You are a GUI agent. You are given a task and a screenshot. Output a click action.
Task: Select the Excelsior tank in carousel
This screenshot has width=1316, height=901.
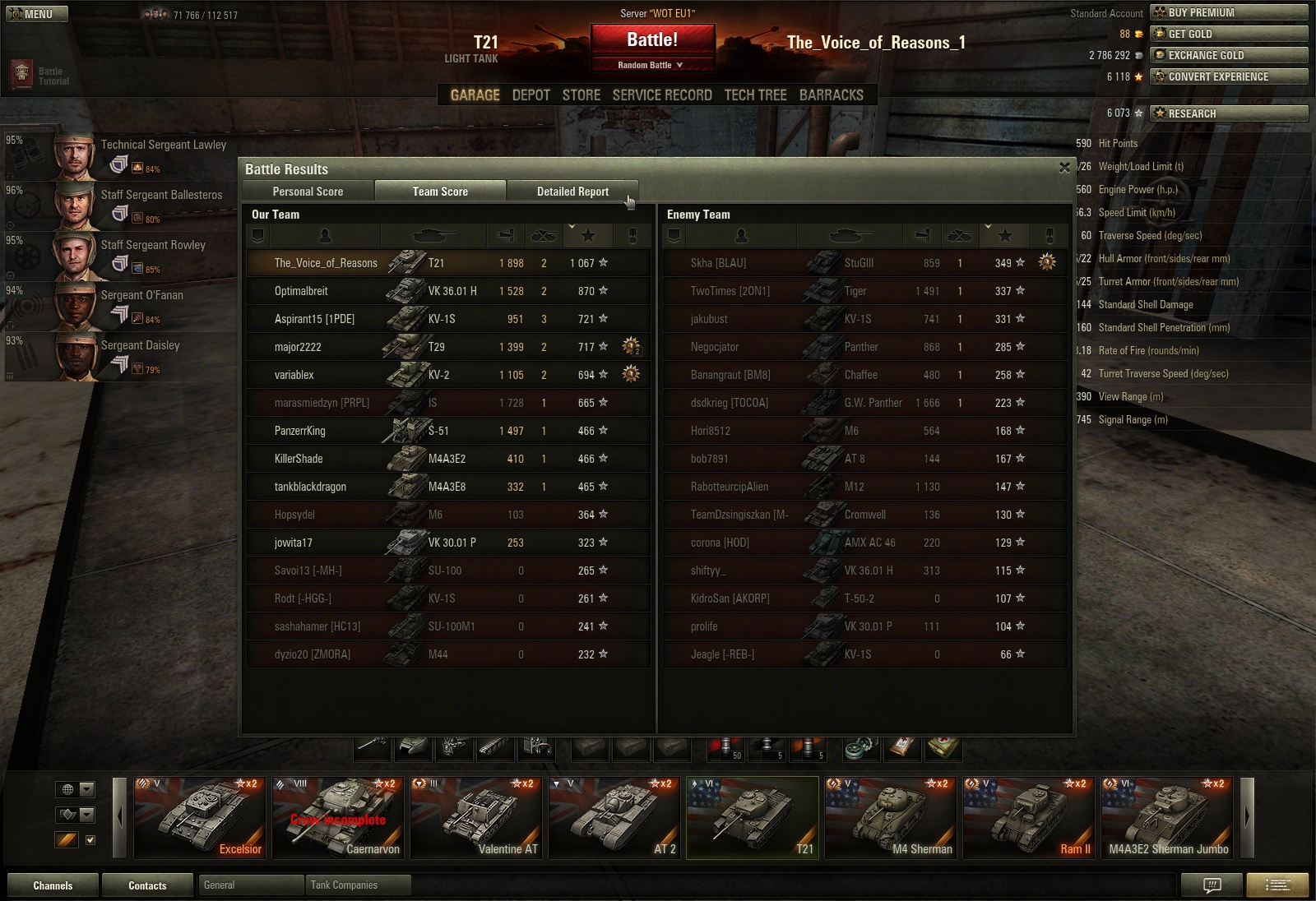click(x=200, y=817)
